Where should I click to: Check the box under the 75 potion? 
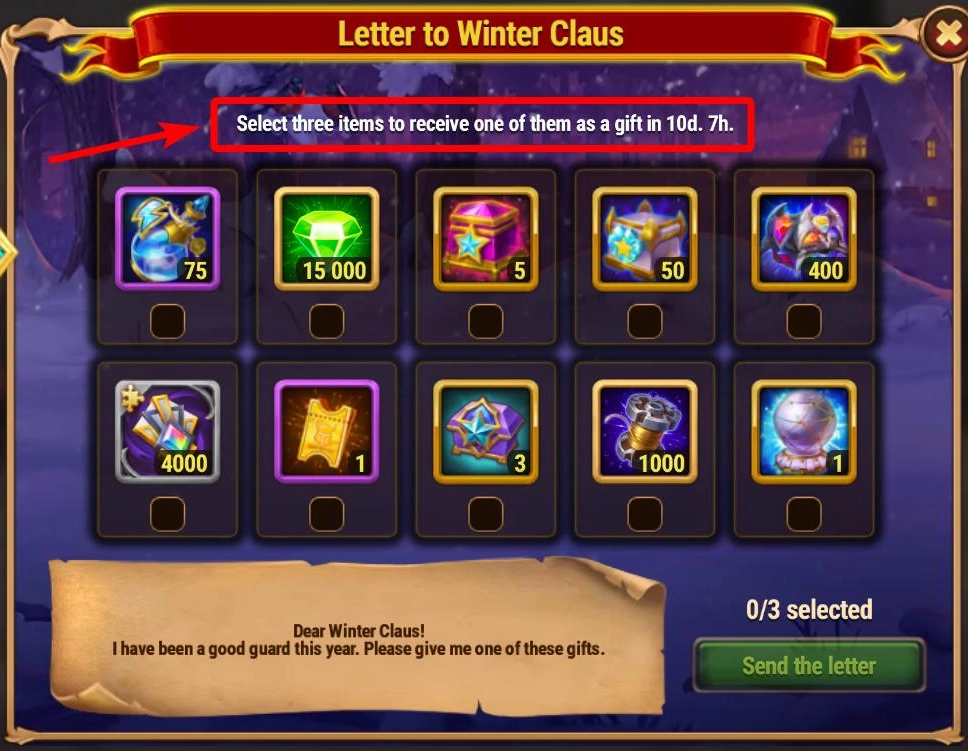click(167, 321)
